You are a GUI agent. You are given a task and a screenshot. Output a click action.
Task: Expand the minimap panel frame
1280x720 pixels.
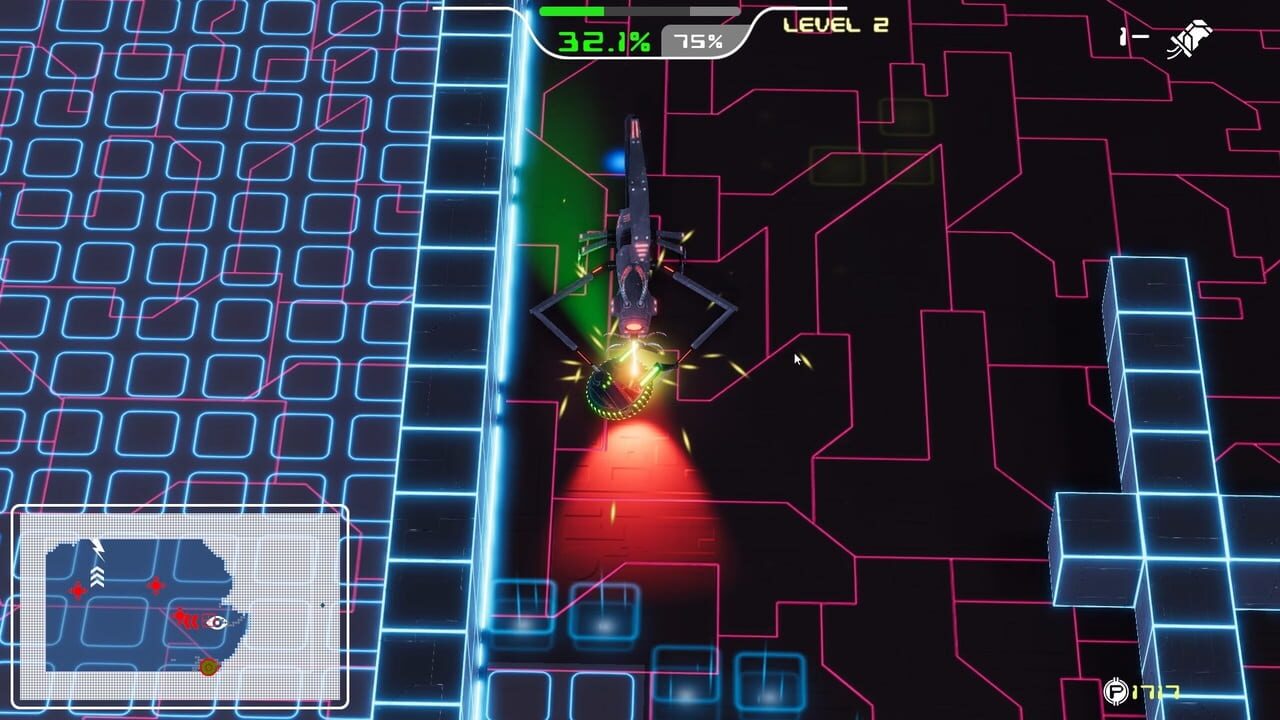click(x=180, y=510)
